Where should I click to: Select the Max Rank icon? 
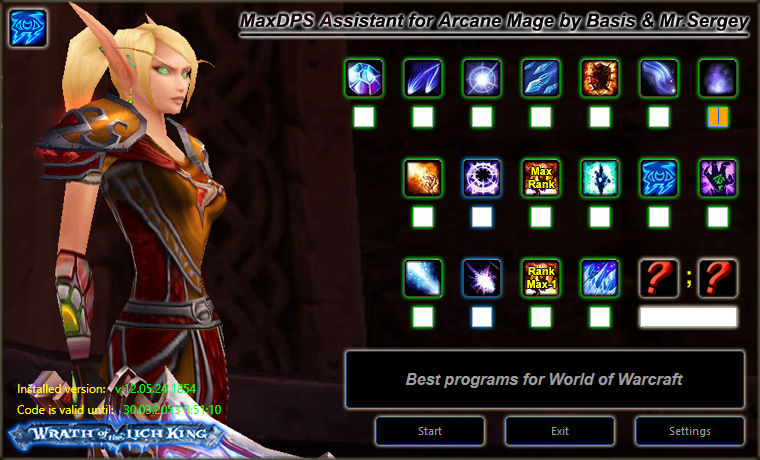(x=541, y=178)
